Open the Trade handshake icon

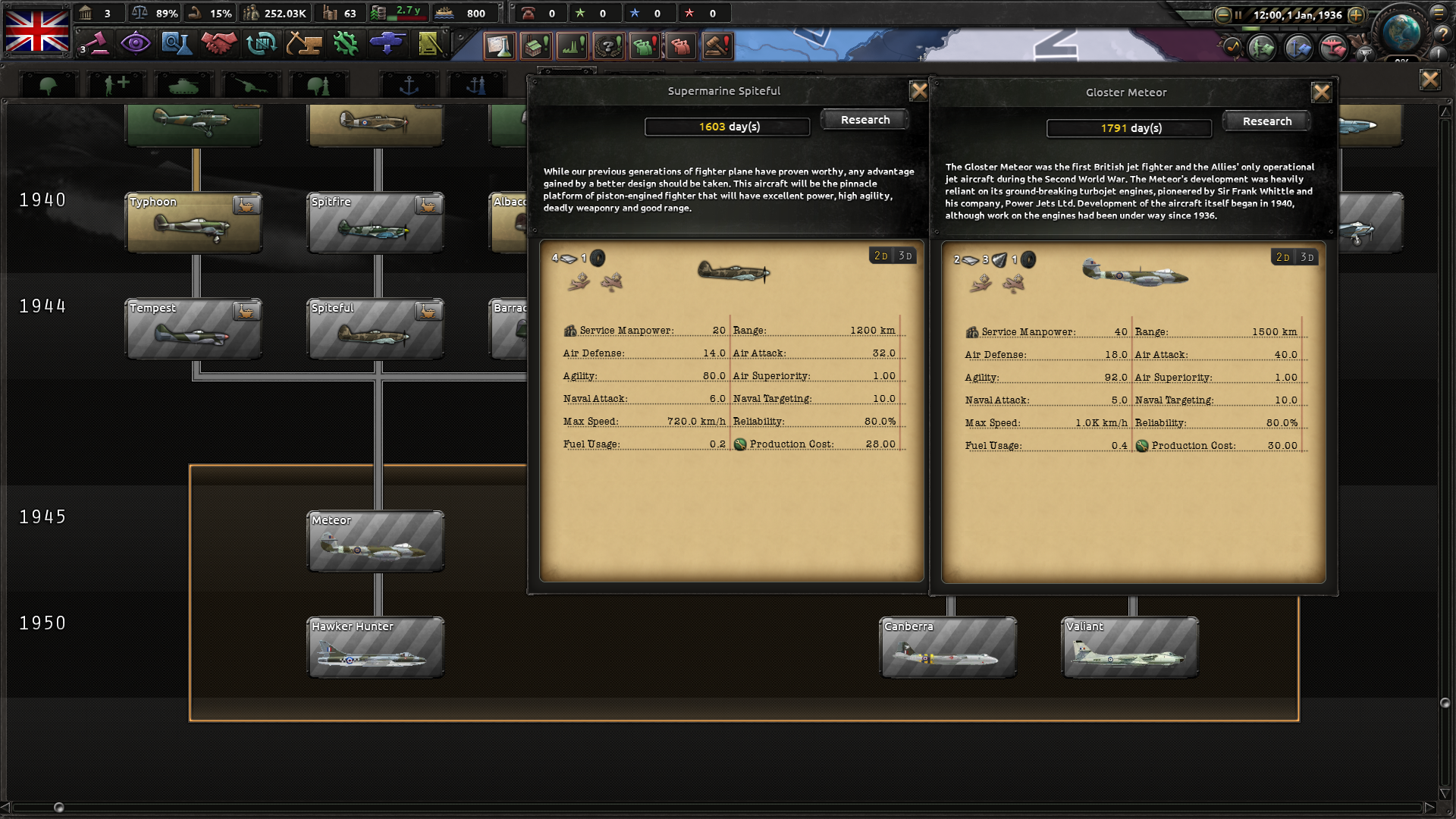pos(219,43)
